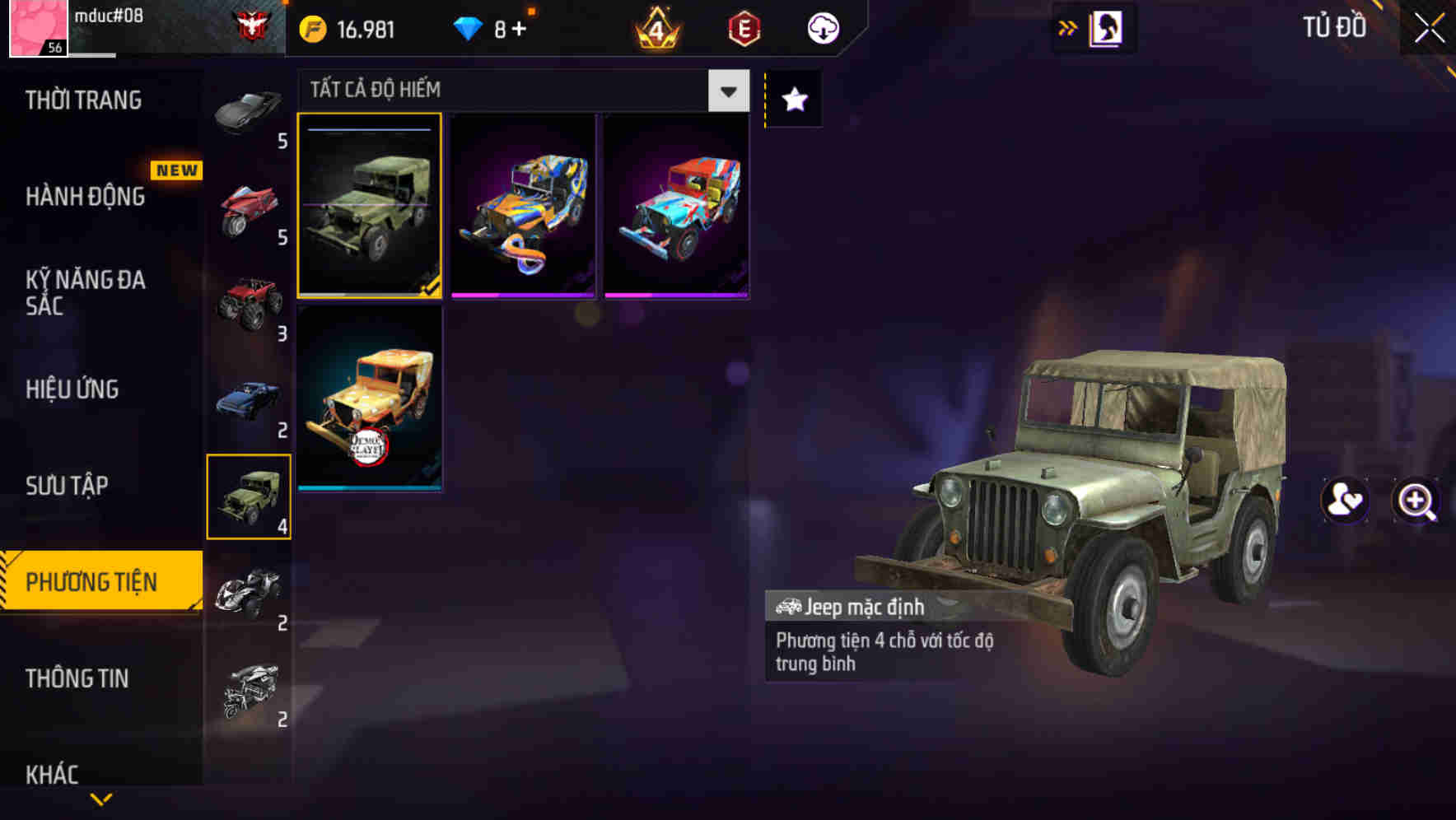Image resolution: width=1456 pixels, height=820 pixels.
Task: Click the diamond balance showing 8+
Action: point(490,26)
